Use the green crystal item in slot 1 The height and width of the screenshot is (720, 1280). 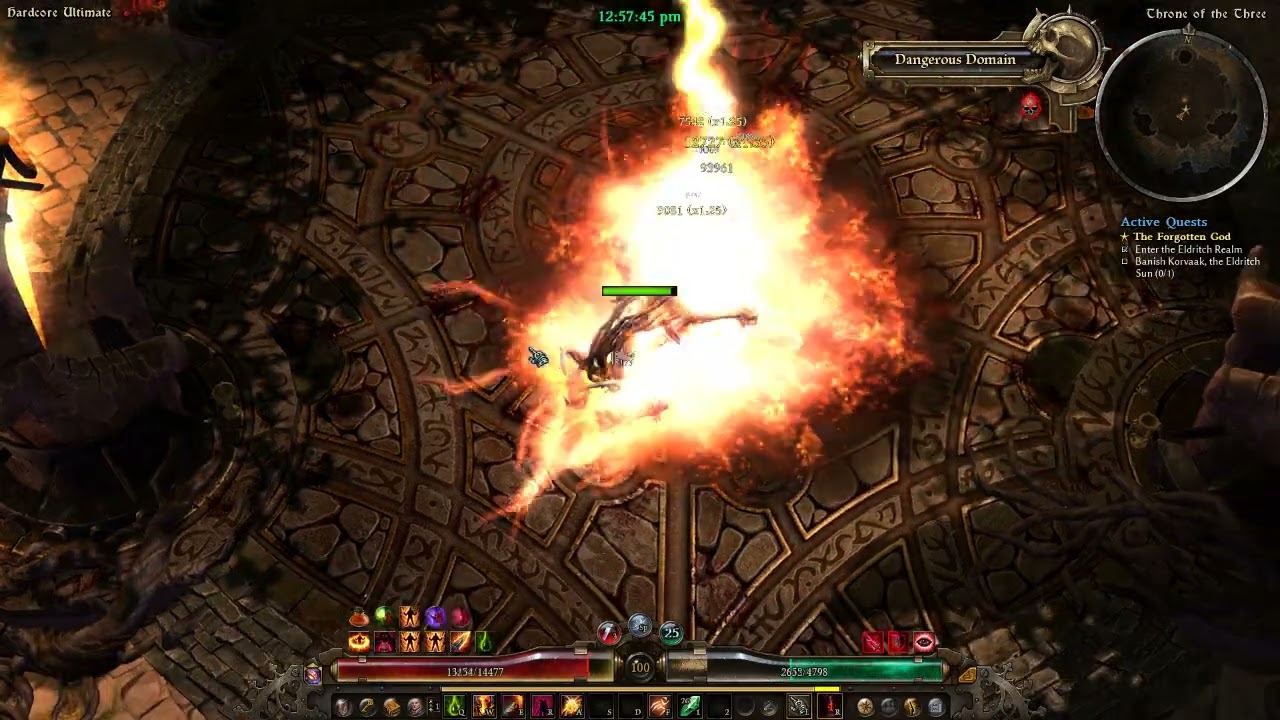[691, 707]
